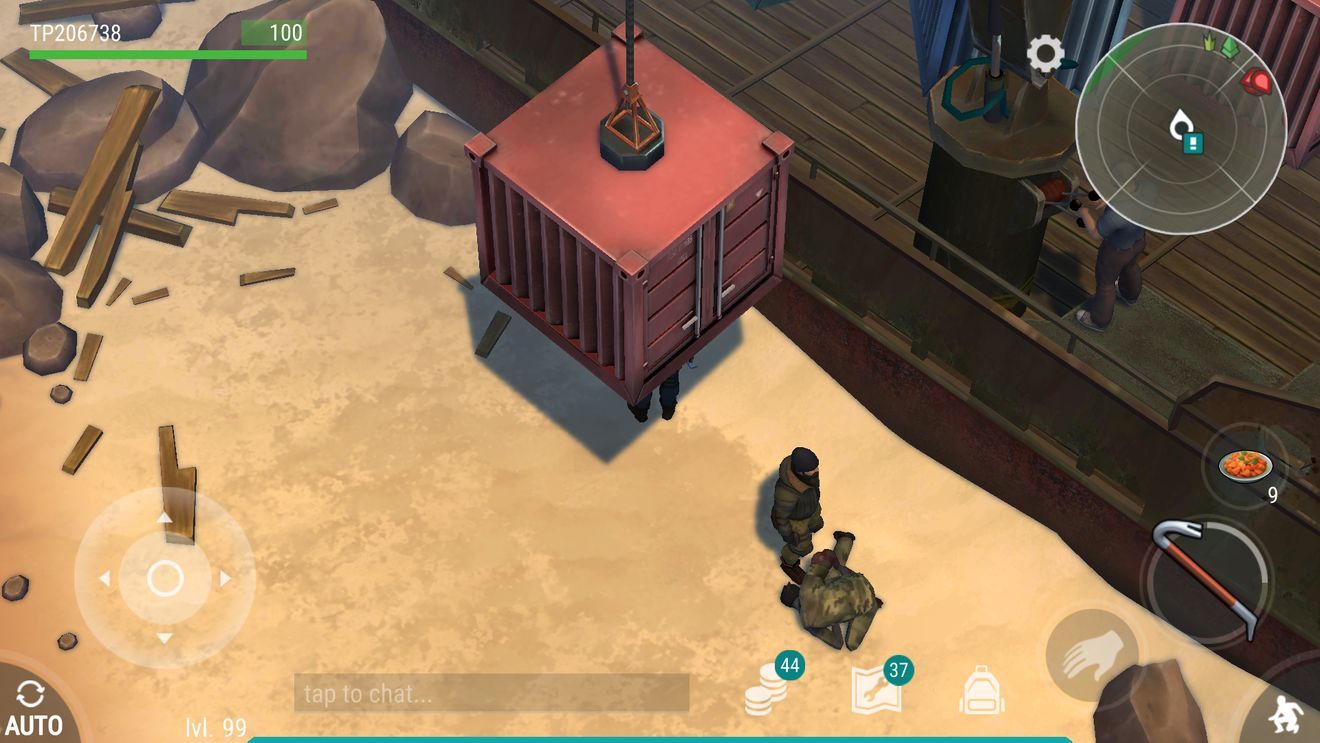Toggle the AUTO mode button
The width and height of the screenshot is (1320, 743).
point(32,707)
